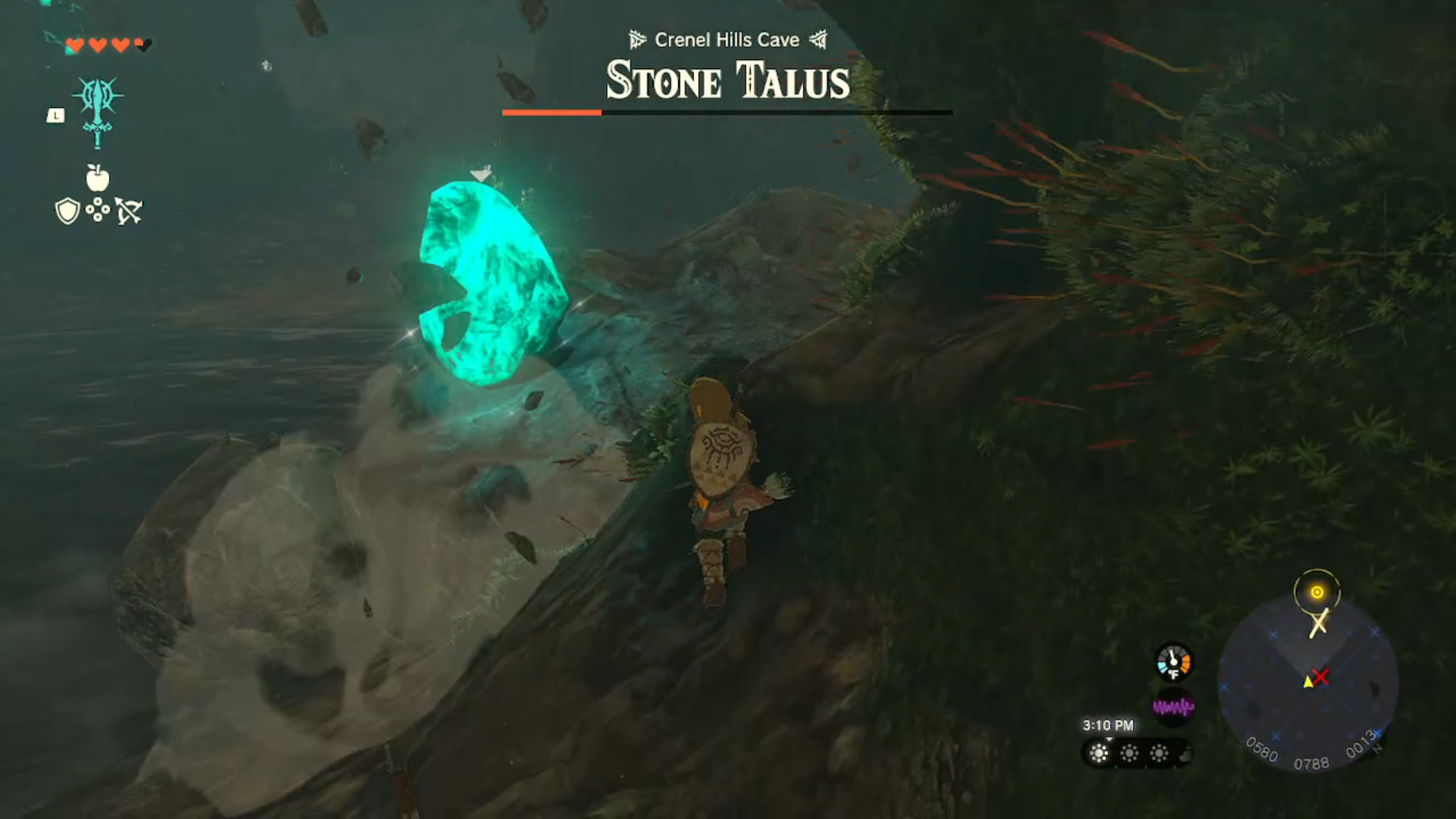This screenshot has height=819, width=1456.
Task: Click the d-pad quick-swap icon
Action: (x=97, y=211)
